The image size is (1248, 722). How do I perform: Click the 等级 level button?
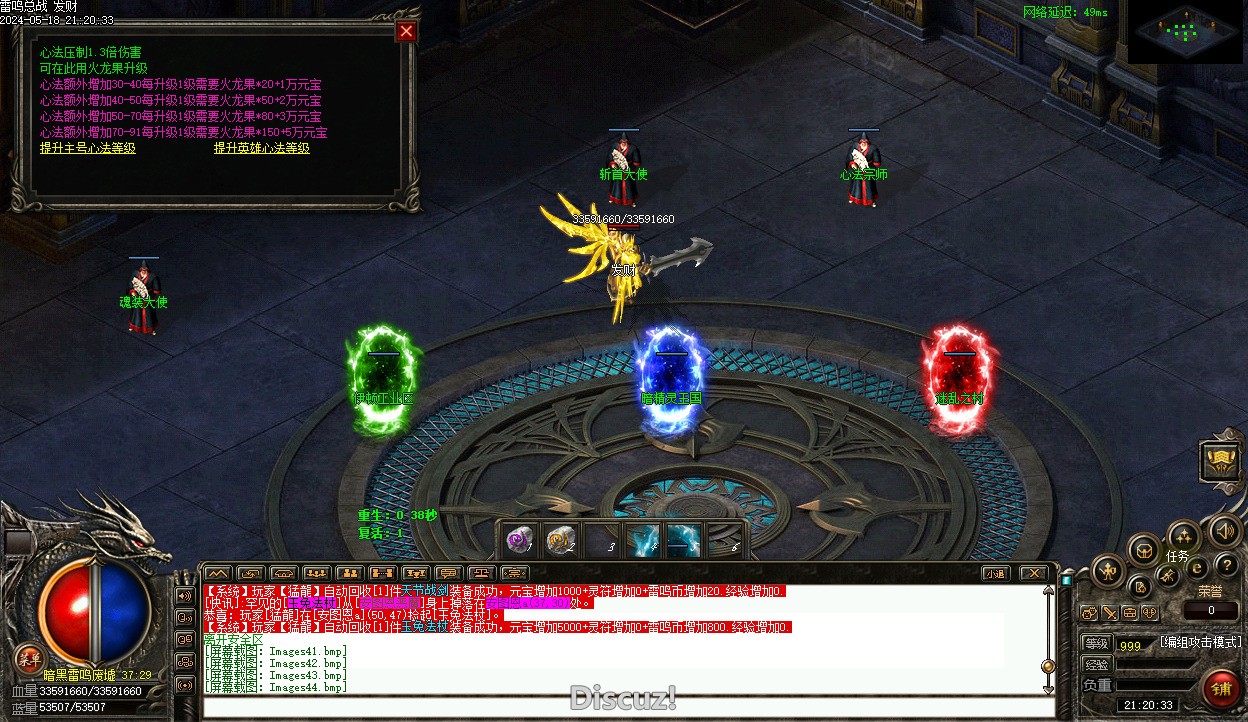(x=1097, y=643)
